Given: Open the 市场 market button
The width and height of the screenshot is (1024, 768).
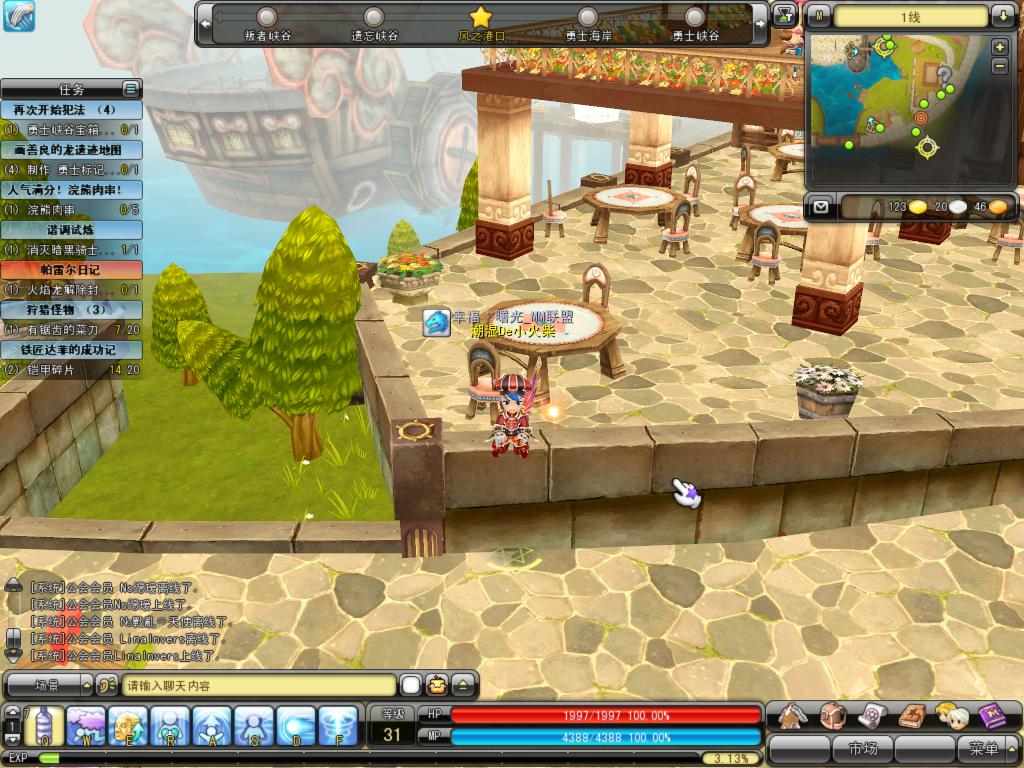Looking at the screenshot, I should pyautogui.click(x=862, y=748).
